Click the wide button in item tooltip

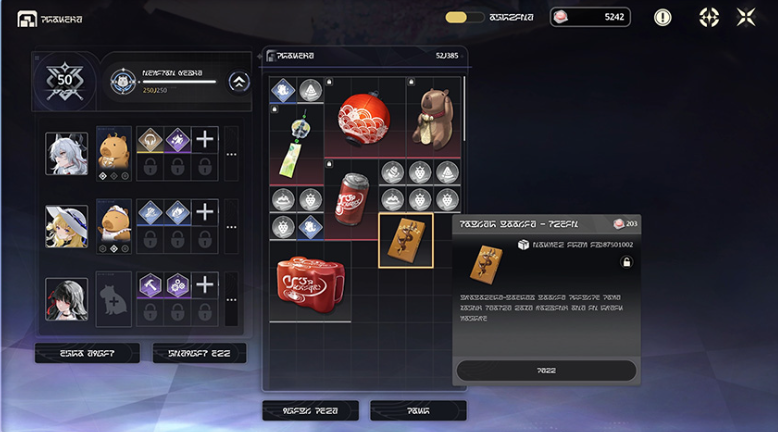546,370
